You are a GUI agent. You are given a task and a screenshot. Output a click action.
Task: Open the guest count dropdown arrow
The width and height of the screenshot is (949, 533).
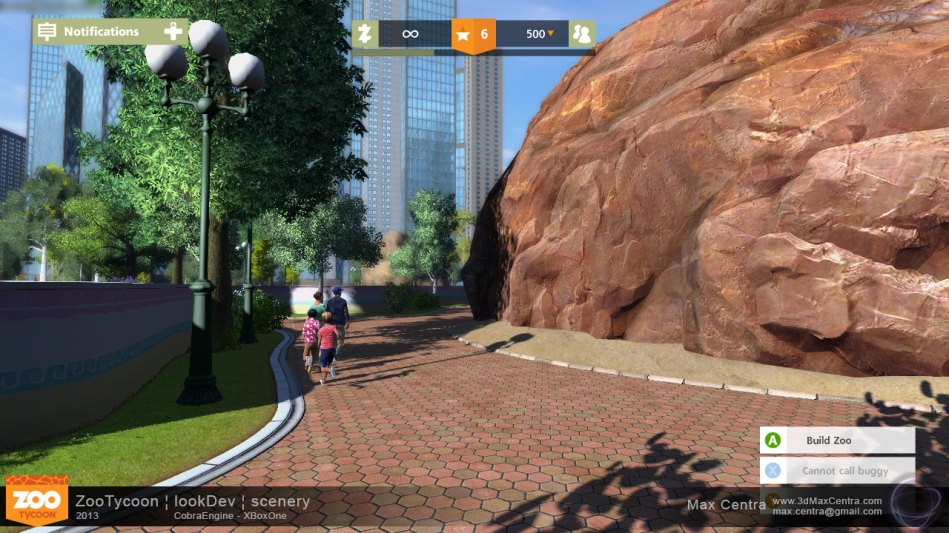[550, 34]
